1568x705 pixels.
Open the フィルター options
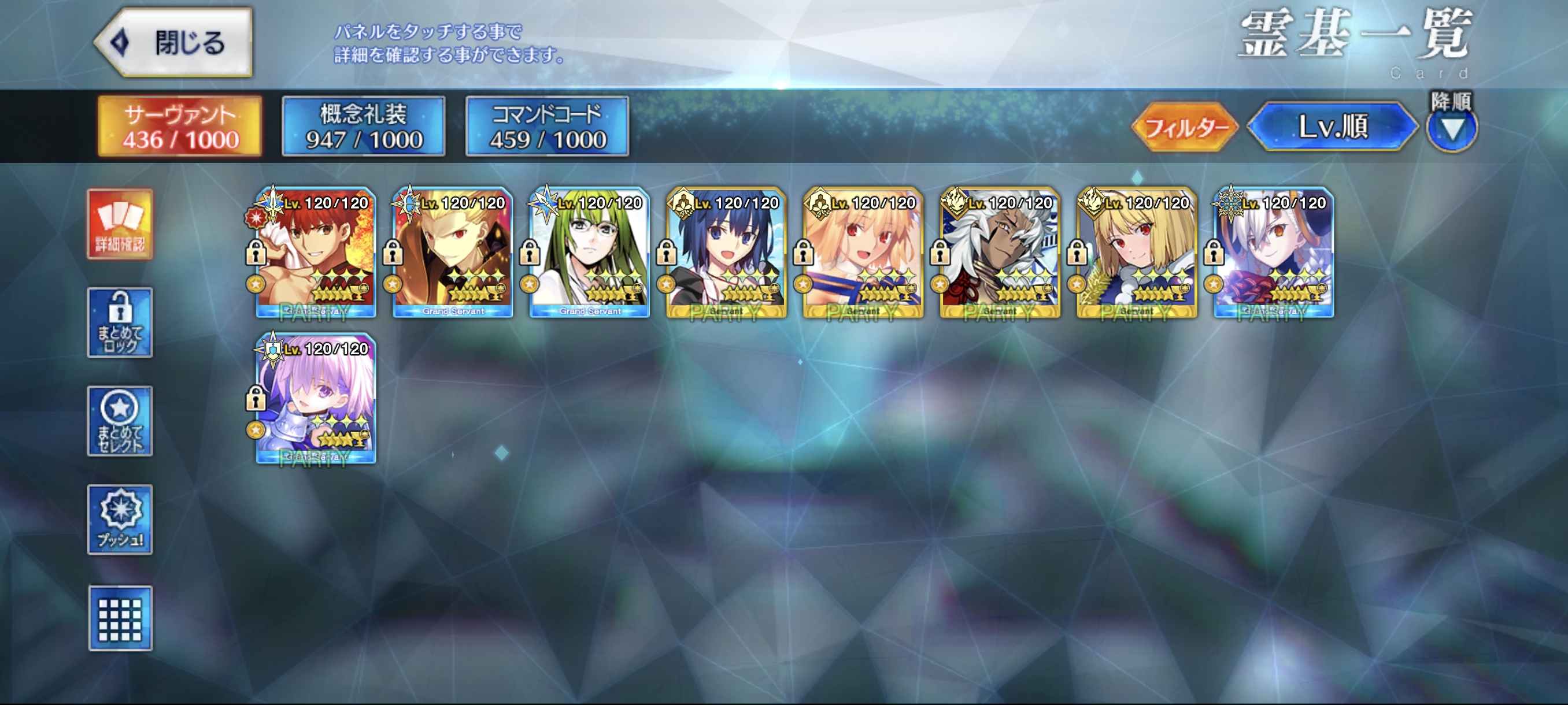(1185, 127)
